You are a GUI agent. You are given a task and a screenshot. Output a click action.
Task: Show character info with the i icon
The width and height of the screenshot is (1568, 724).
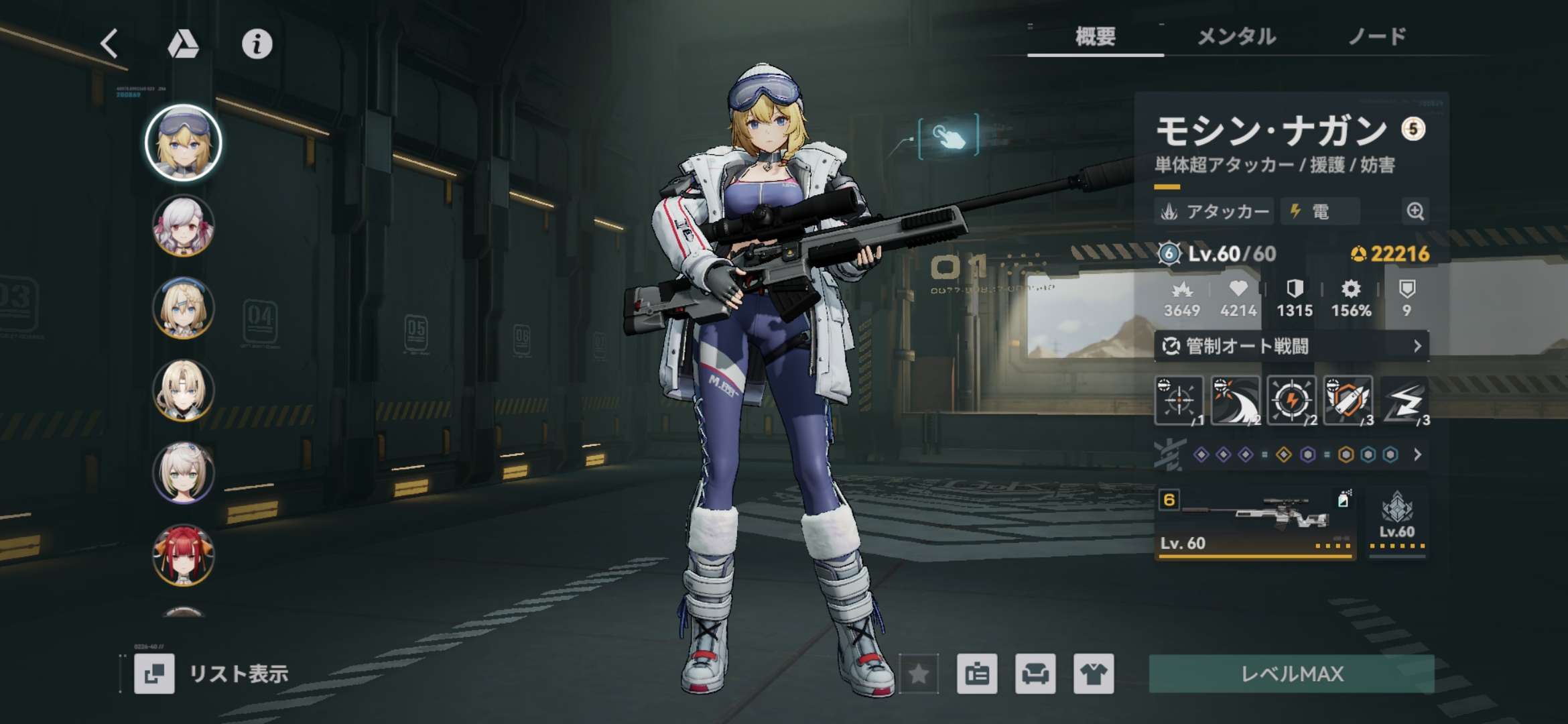[257, 44]
